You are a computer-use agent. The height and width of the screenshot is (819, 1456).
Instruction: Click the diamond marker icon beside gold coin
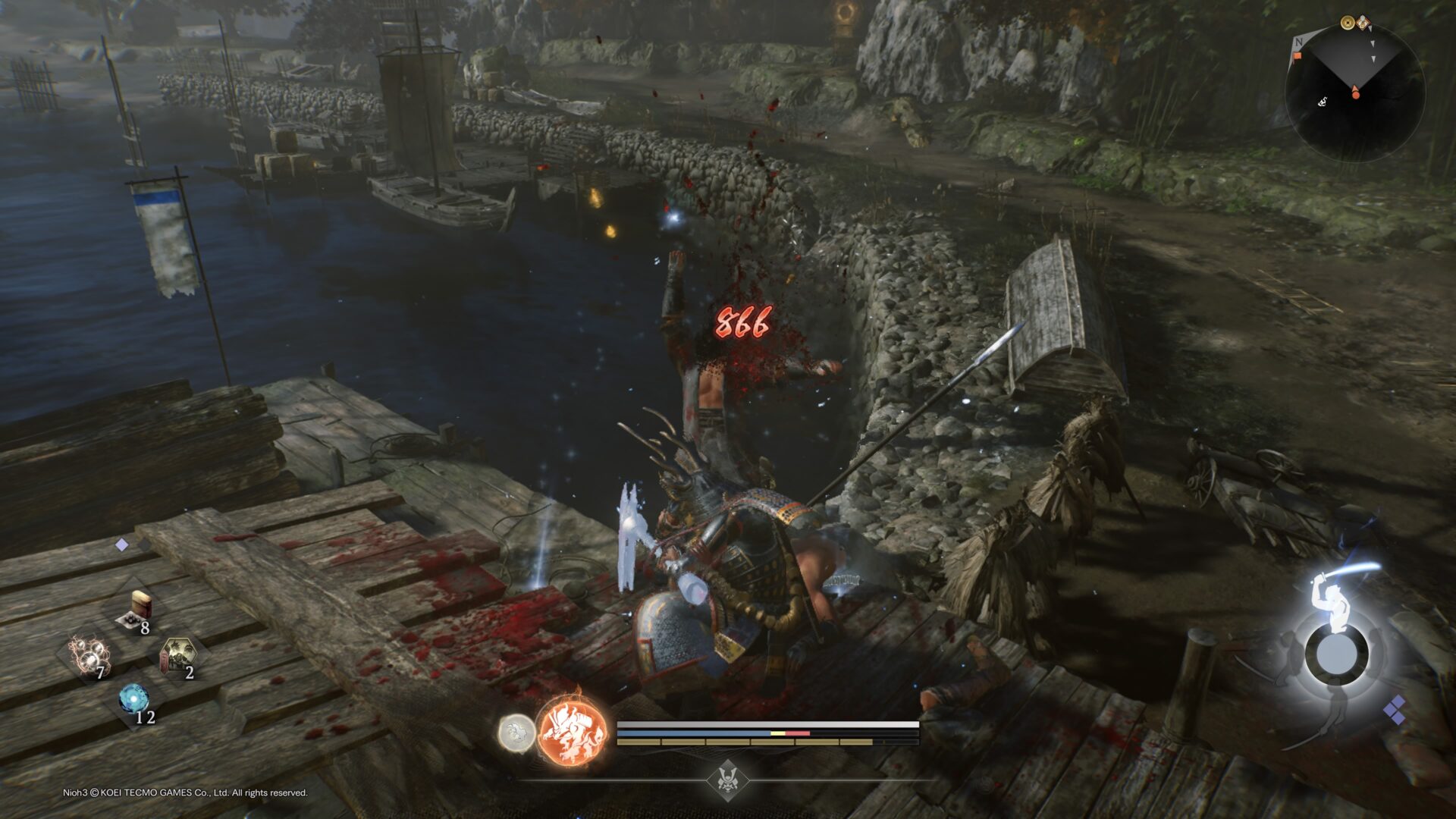1363,24
